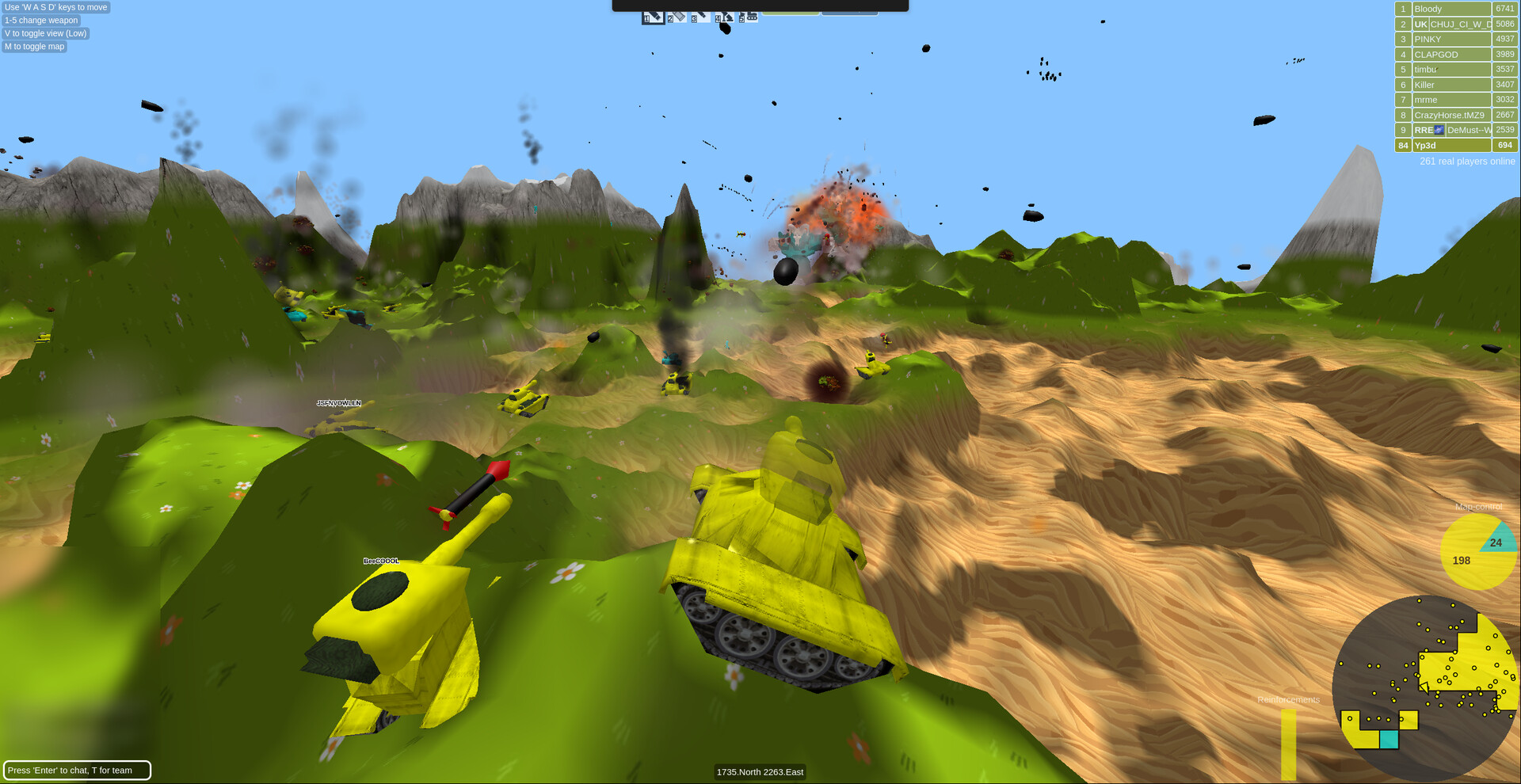Screen dimensions: 1521x784
Task: Click PINKY's score of 4937
Action: click(1504, 38)
